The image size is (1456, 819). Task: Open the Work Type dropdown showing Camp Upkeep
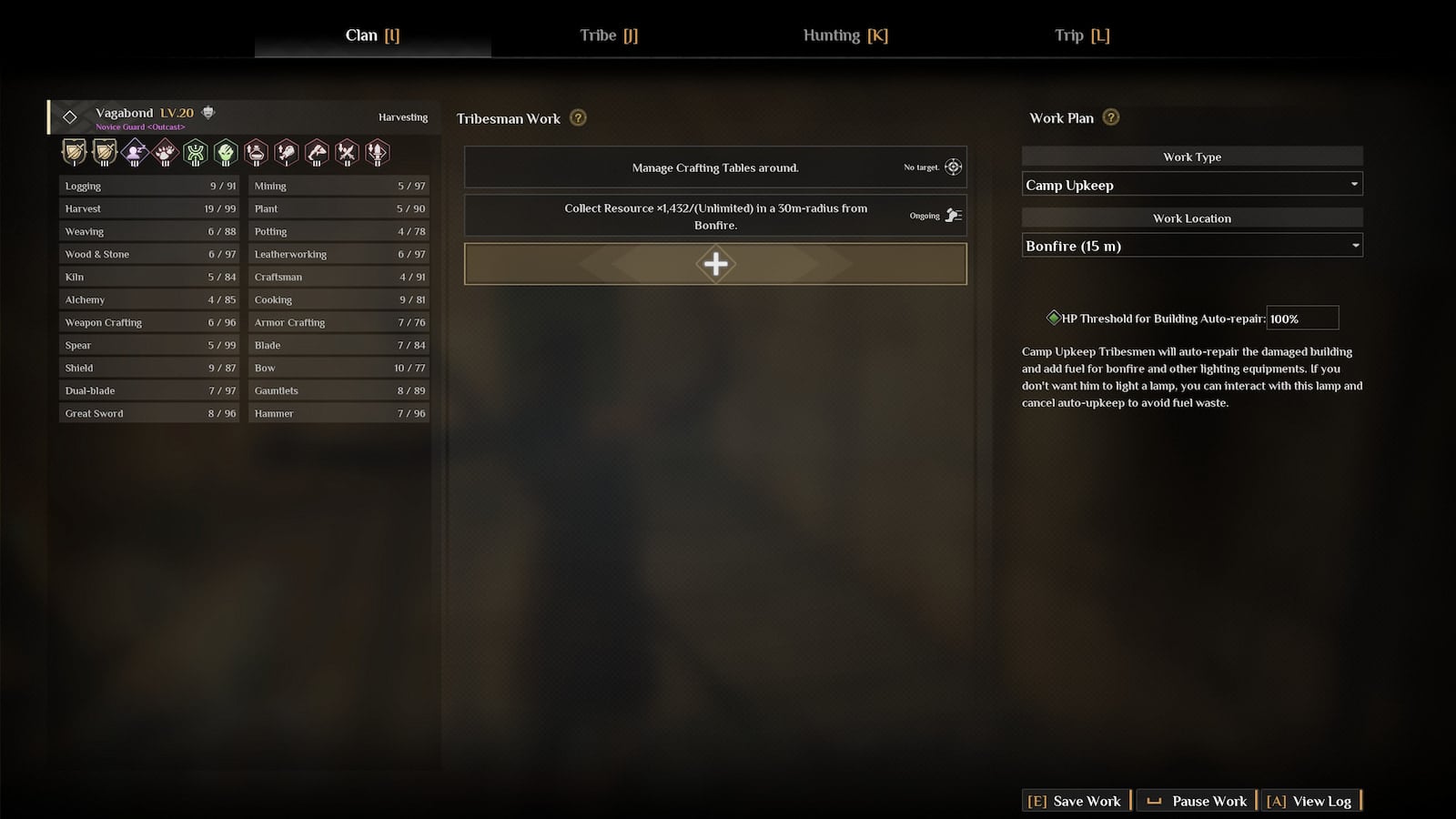tap(1191, 184)
